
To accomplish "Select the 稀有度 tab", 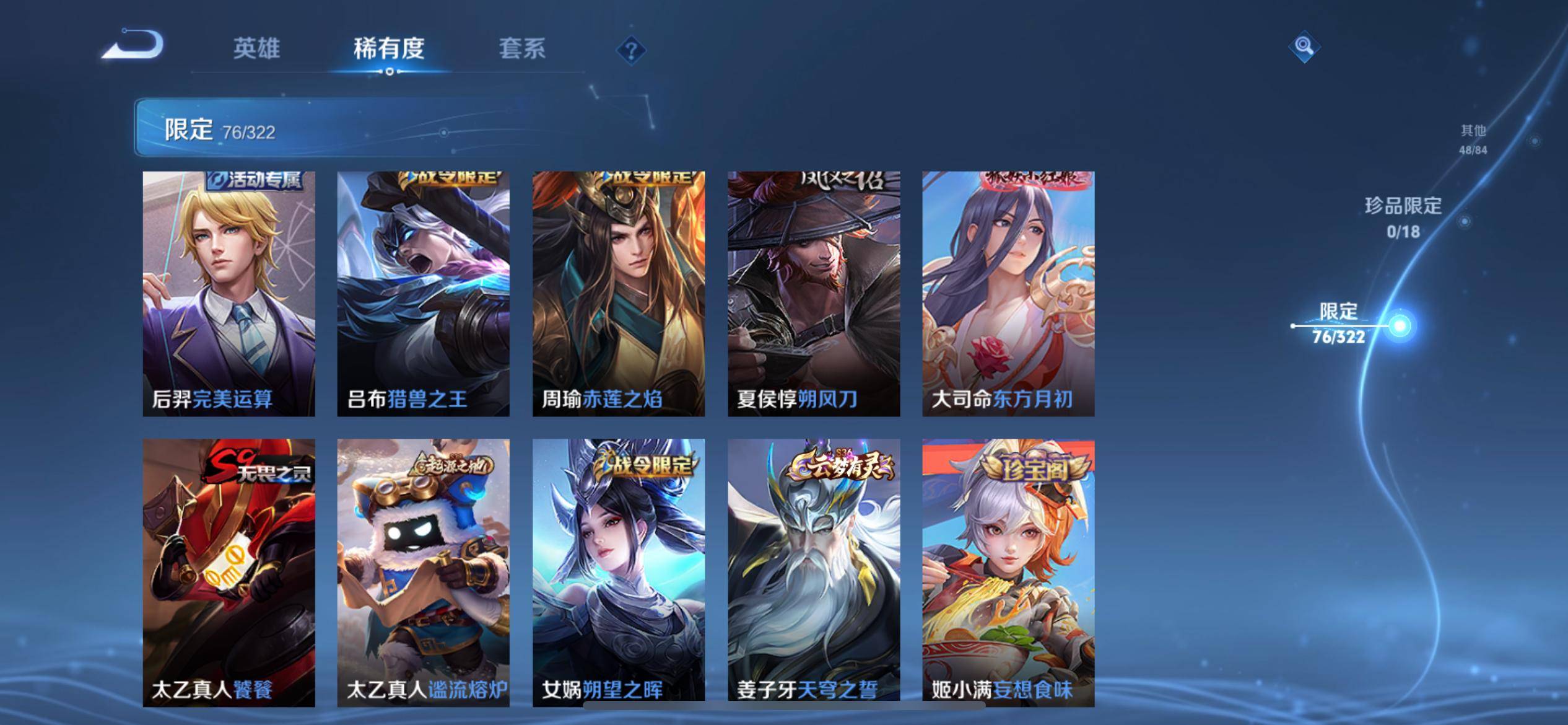I will coord(389,48).
